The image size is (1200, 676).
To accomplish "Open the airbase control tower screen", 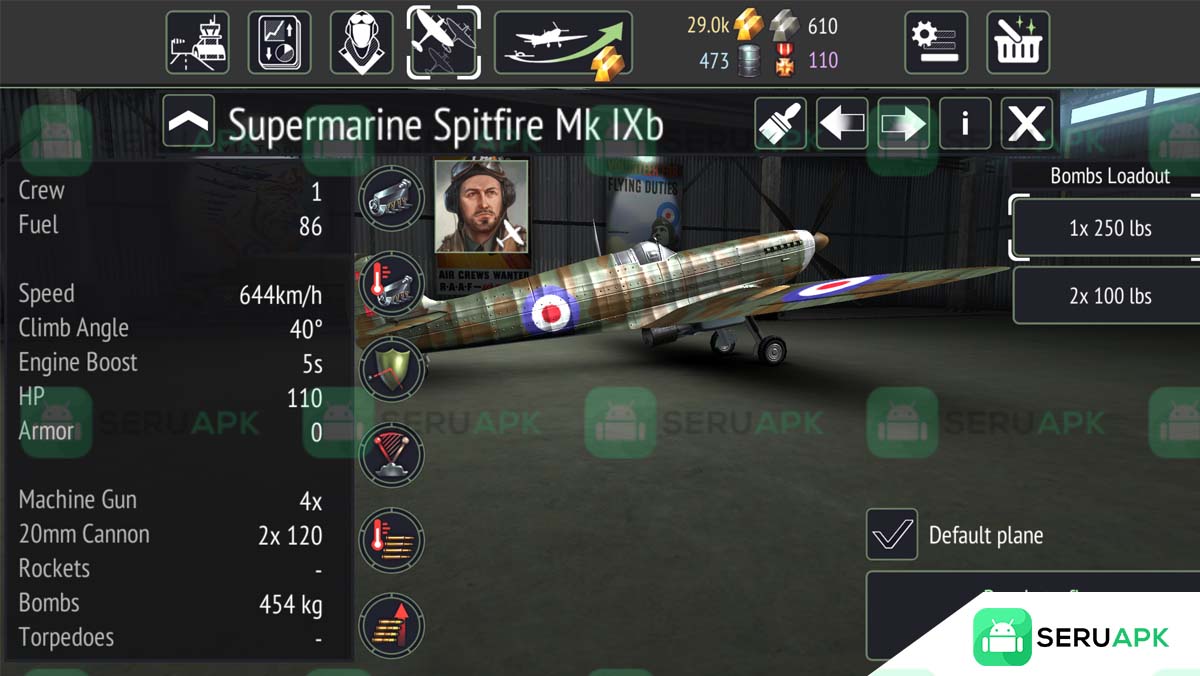I will pyautogui.click(x=197, y=42).
